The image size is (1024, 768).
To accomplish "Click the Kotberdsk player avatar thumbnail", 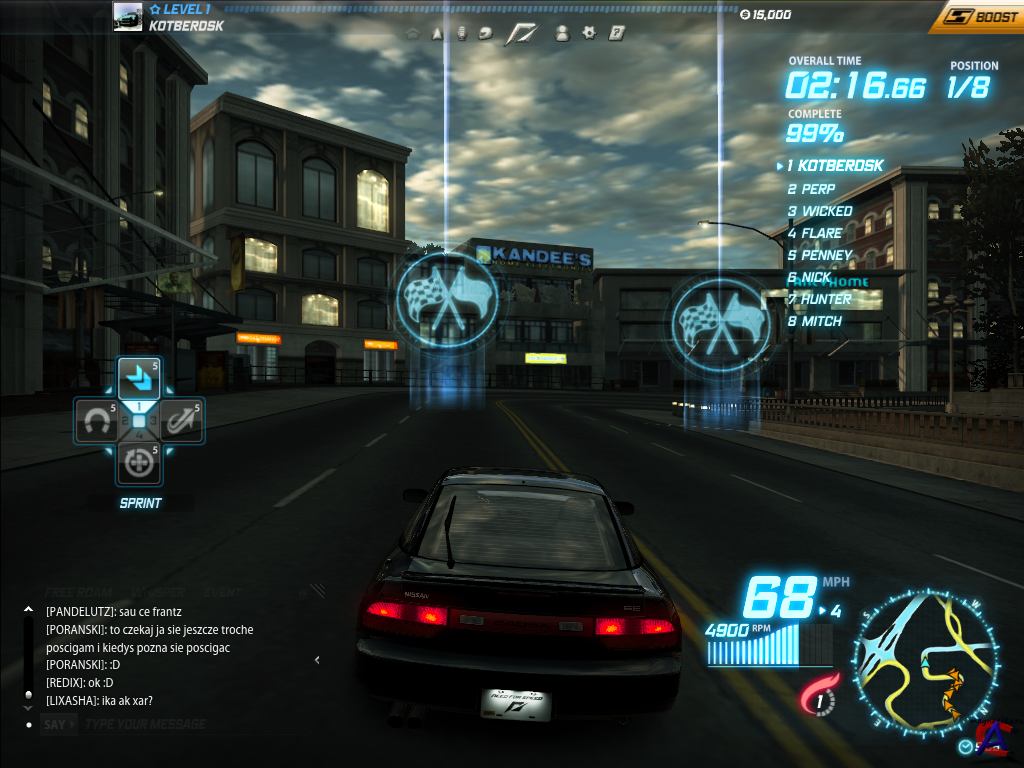I will click(x=127, y=17).
